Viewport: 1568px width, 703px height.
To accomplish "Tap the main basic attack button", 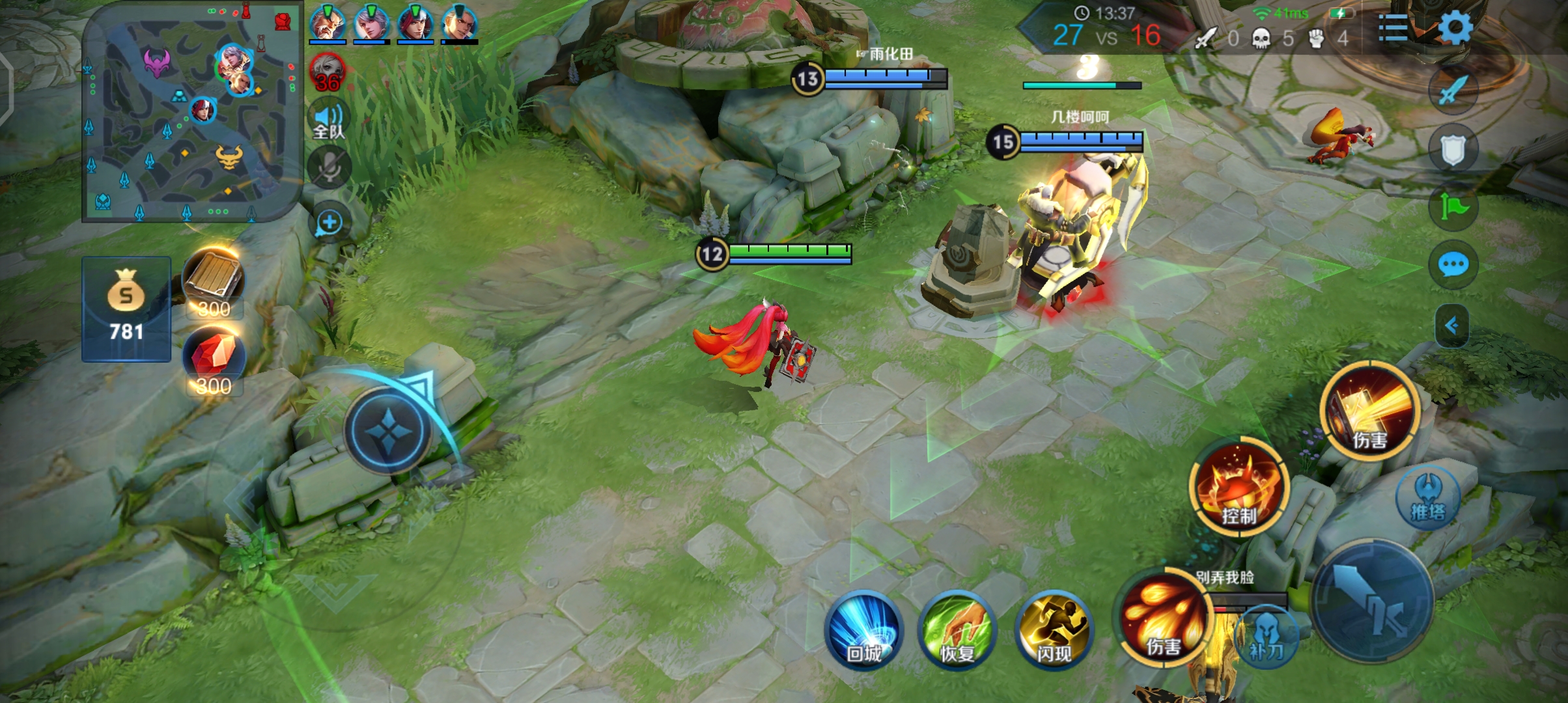I will pyautogui.click(x=1373, y=601).
